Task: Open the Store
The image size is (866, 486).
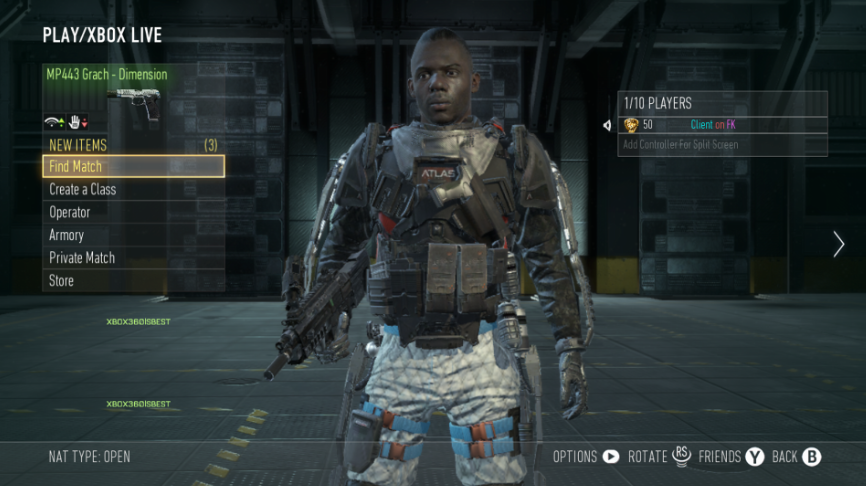Action: 133,281
